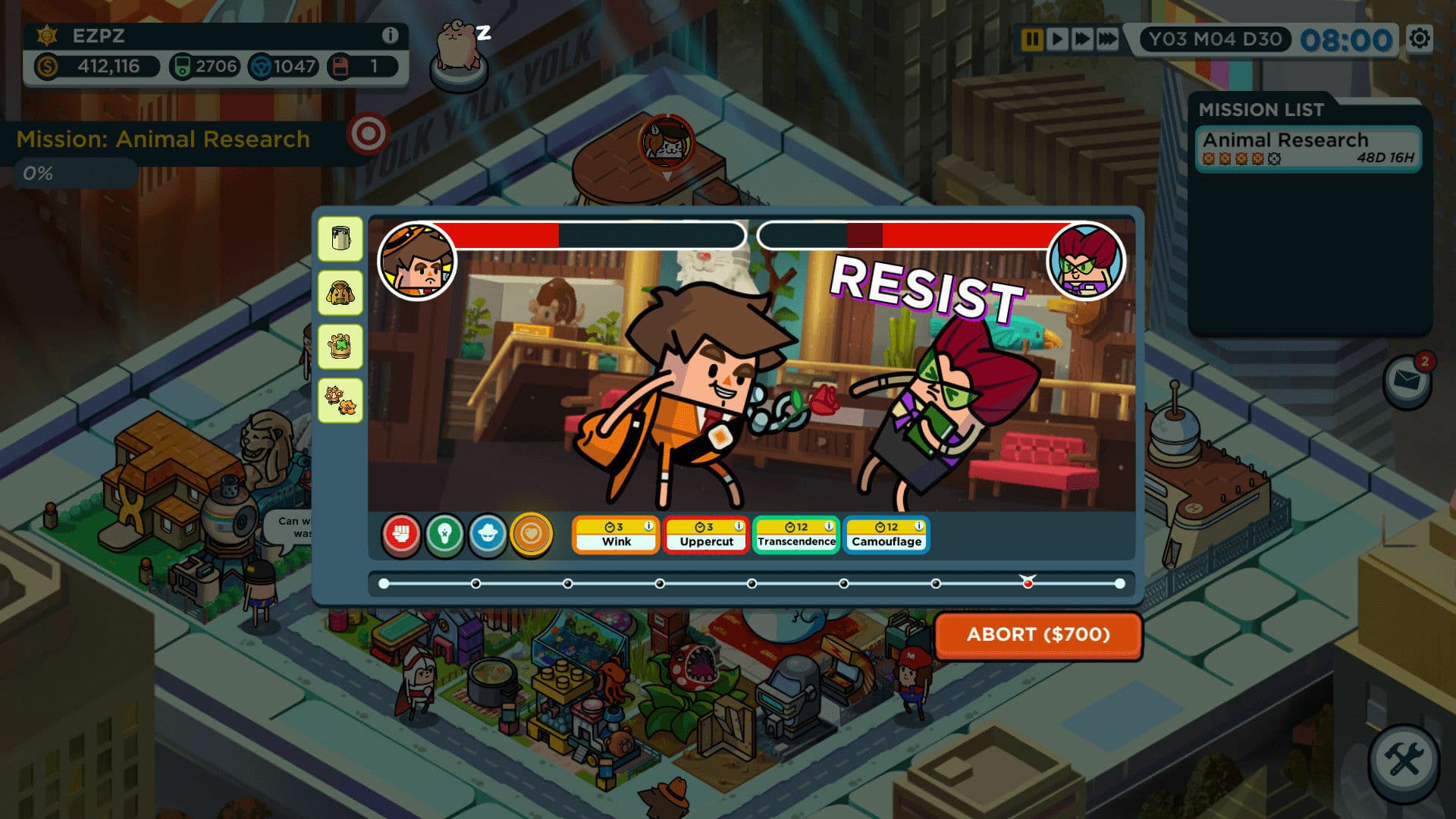Viewport: 1456px width, 819px height.
Task: Select the green Lightbulb intellect icon
Action: tap(444, 534)
